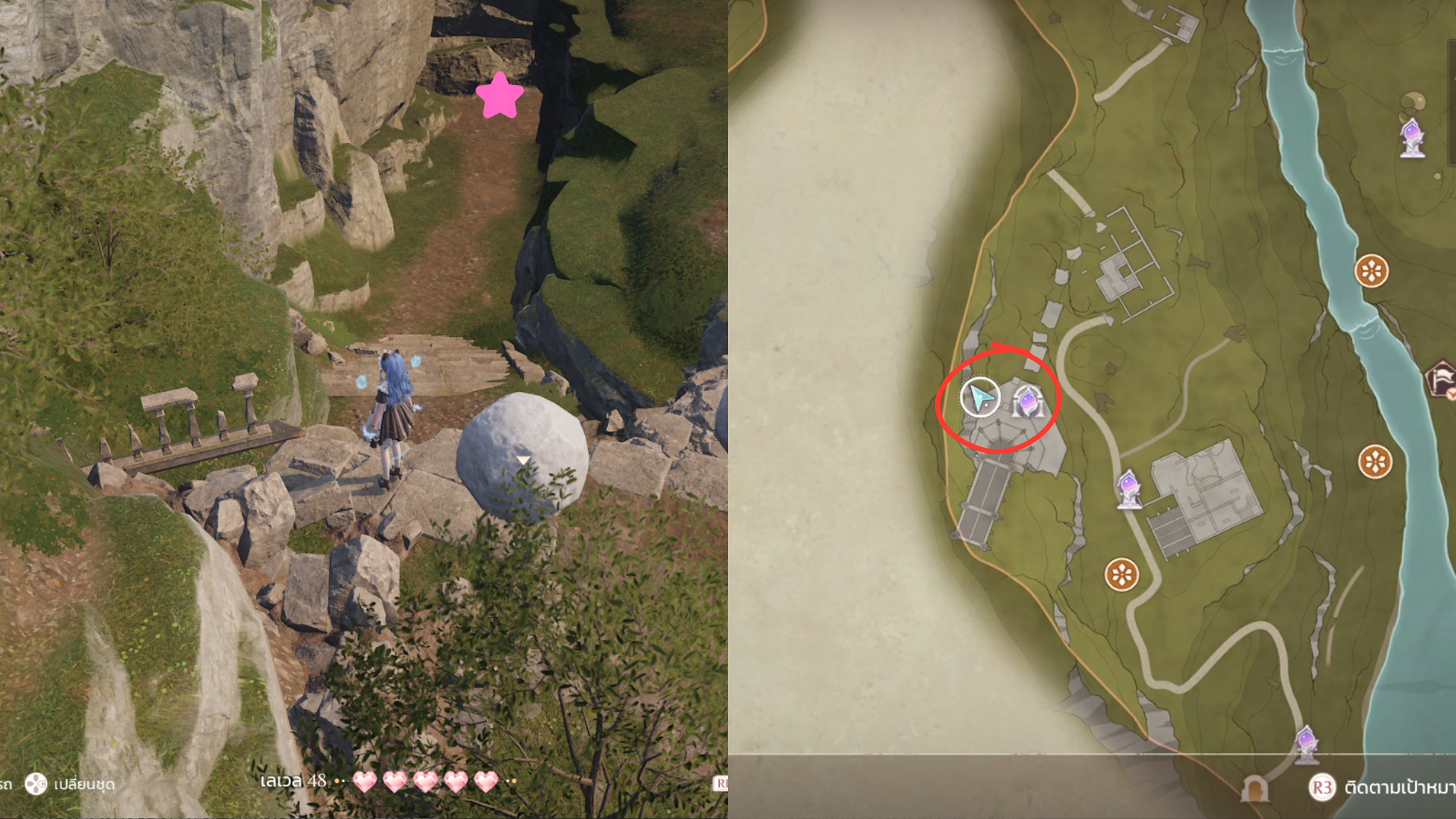Select the orange flower marker between road and ruins
Image resolution: width=1456 pixels, height=819 pixels.
(x=1122, y=574)
